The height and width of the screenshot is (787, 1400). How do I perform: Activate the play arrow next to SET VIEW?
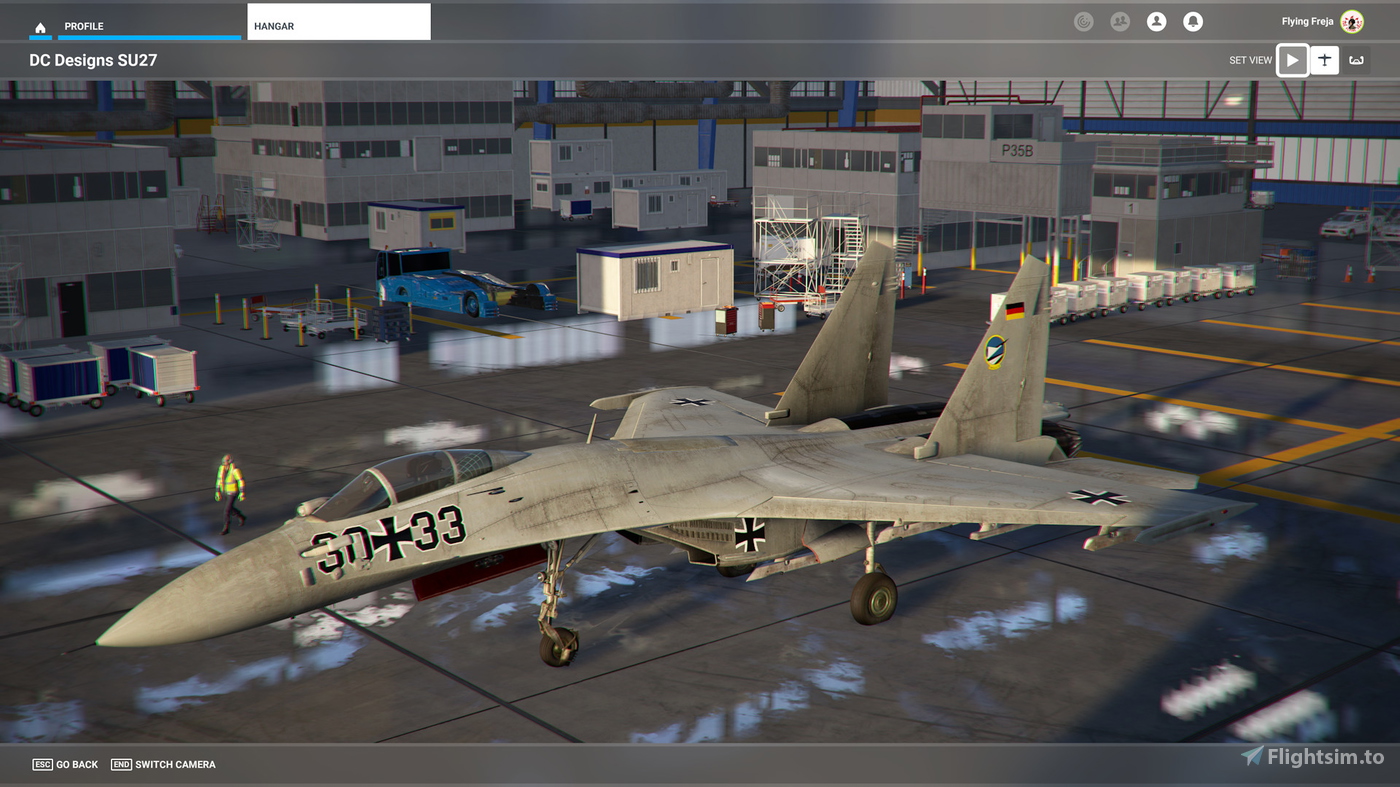click(x=1292, y=60)
